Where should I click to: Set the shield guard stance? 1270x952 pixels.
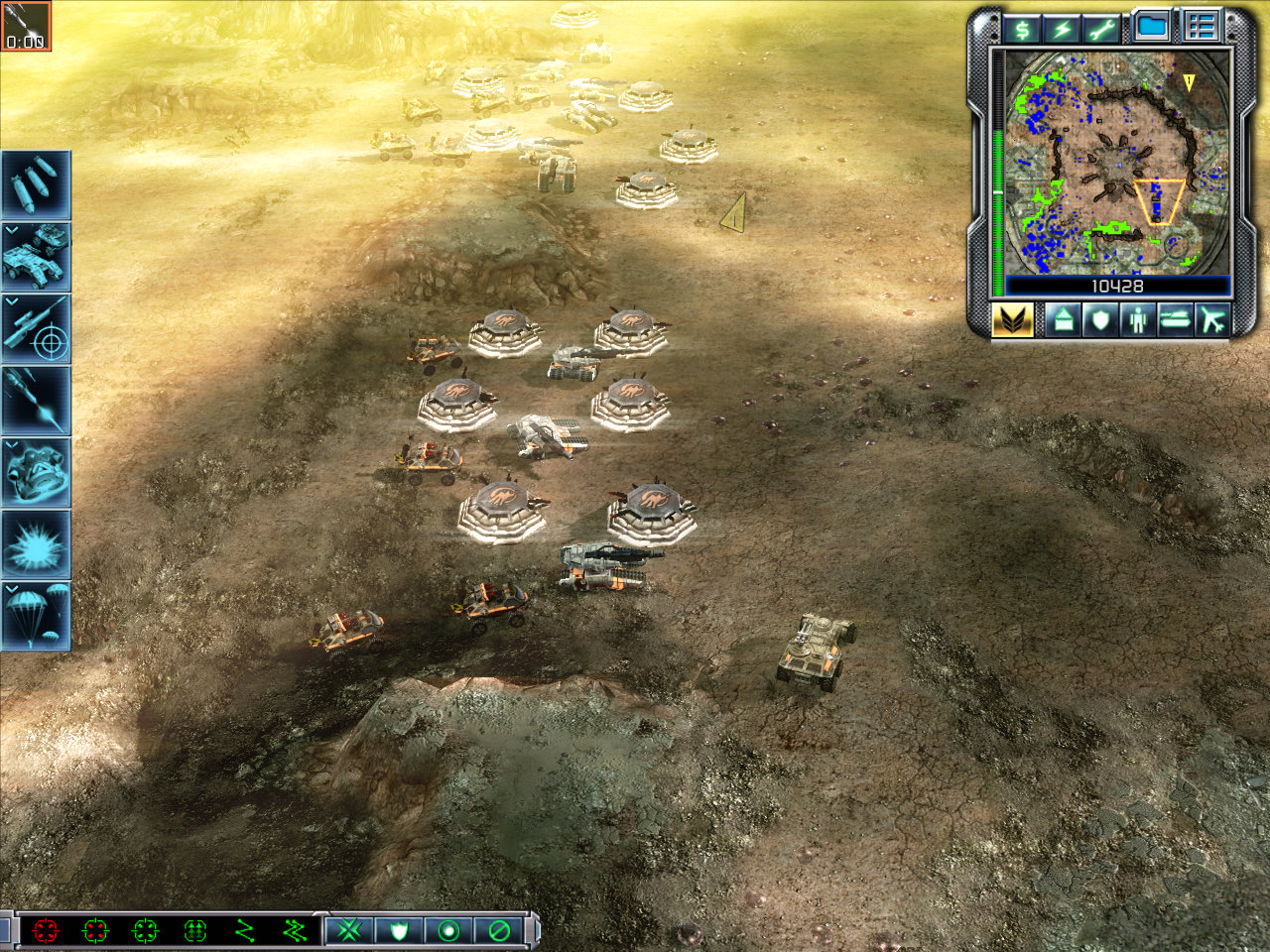(400, 930)
